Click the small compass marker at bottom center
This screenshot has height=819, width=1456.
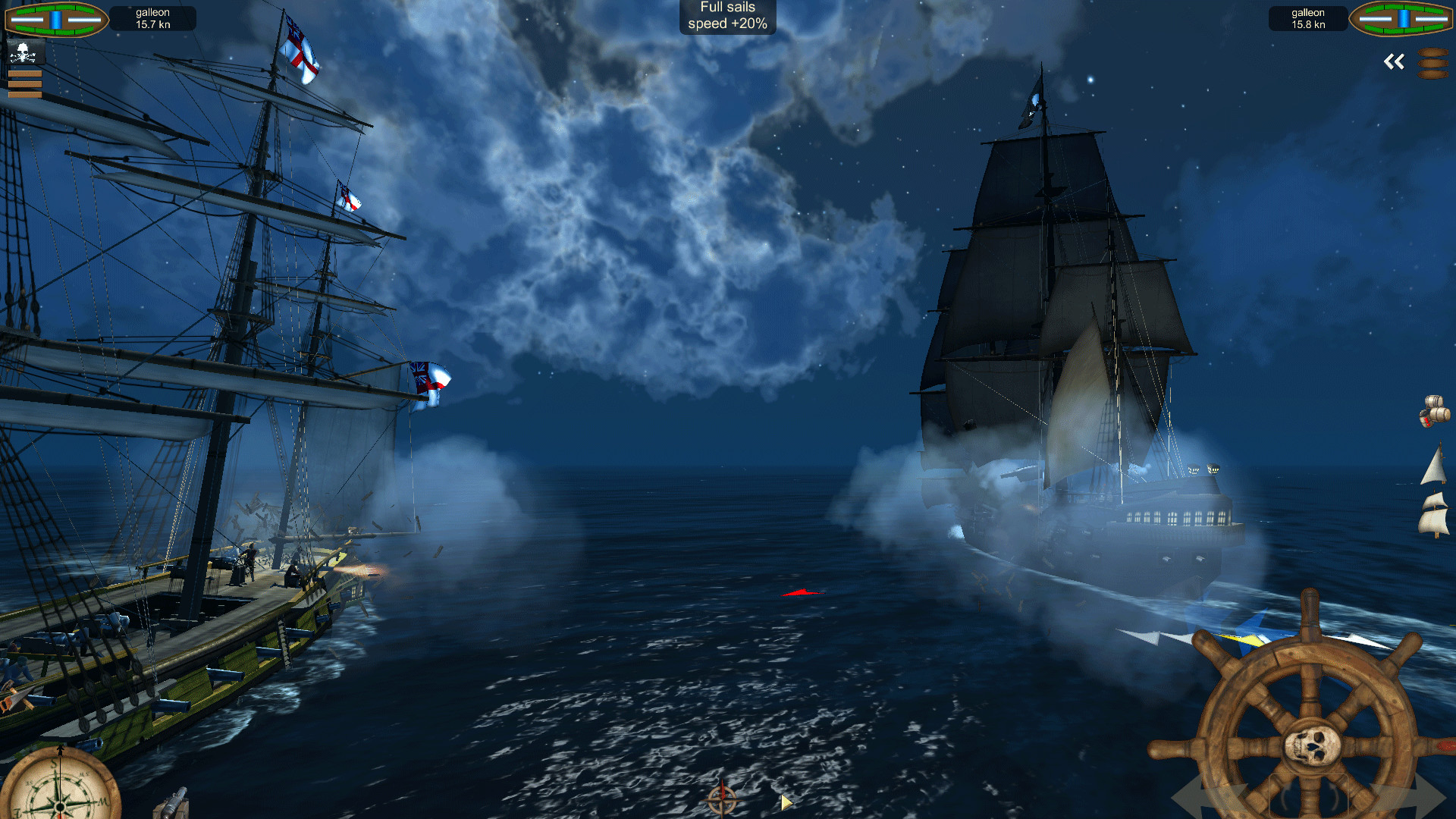[x=721, y=799]
